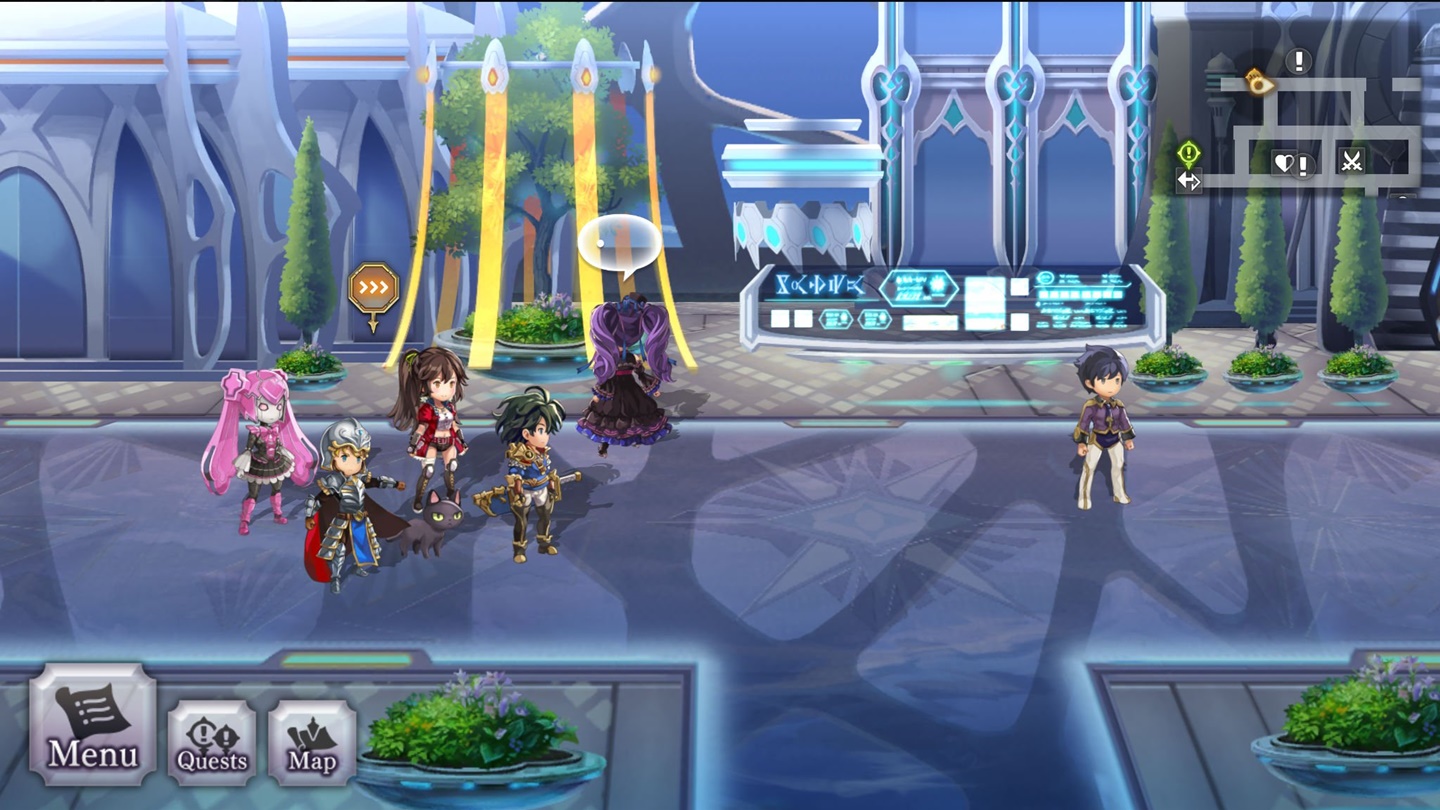The height and width of the screenshot is (810, 1440).
Task: Click the double-arrow exit icon on the minimap
Action: [1188, 181]
